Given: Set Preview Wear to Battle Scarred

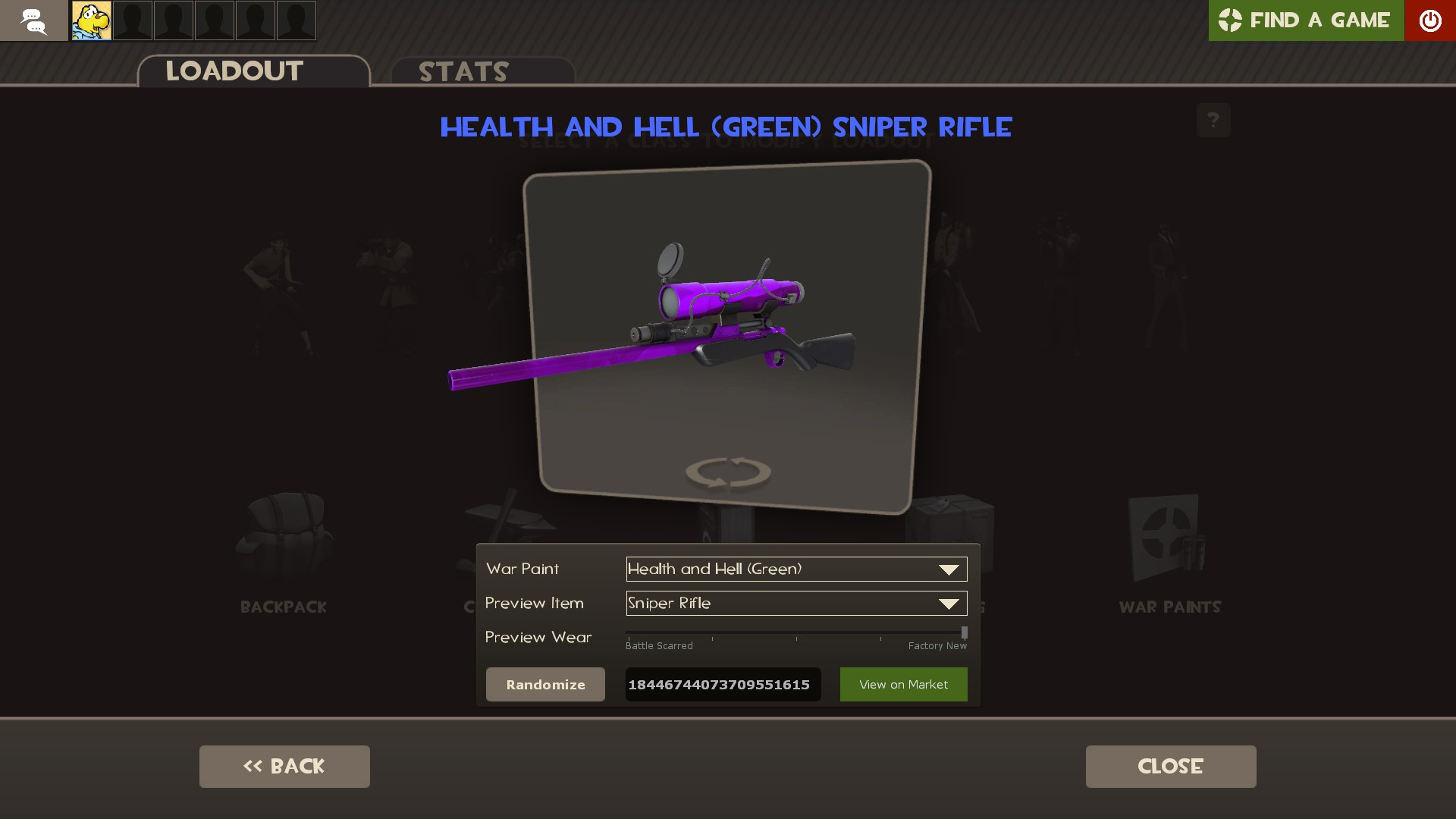Looking at the screenshot, I should point(628,633).
